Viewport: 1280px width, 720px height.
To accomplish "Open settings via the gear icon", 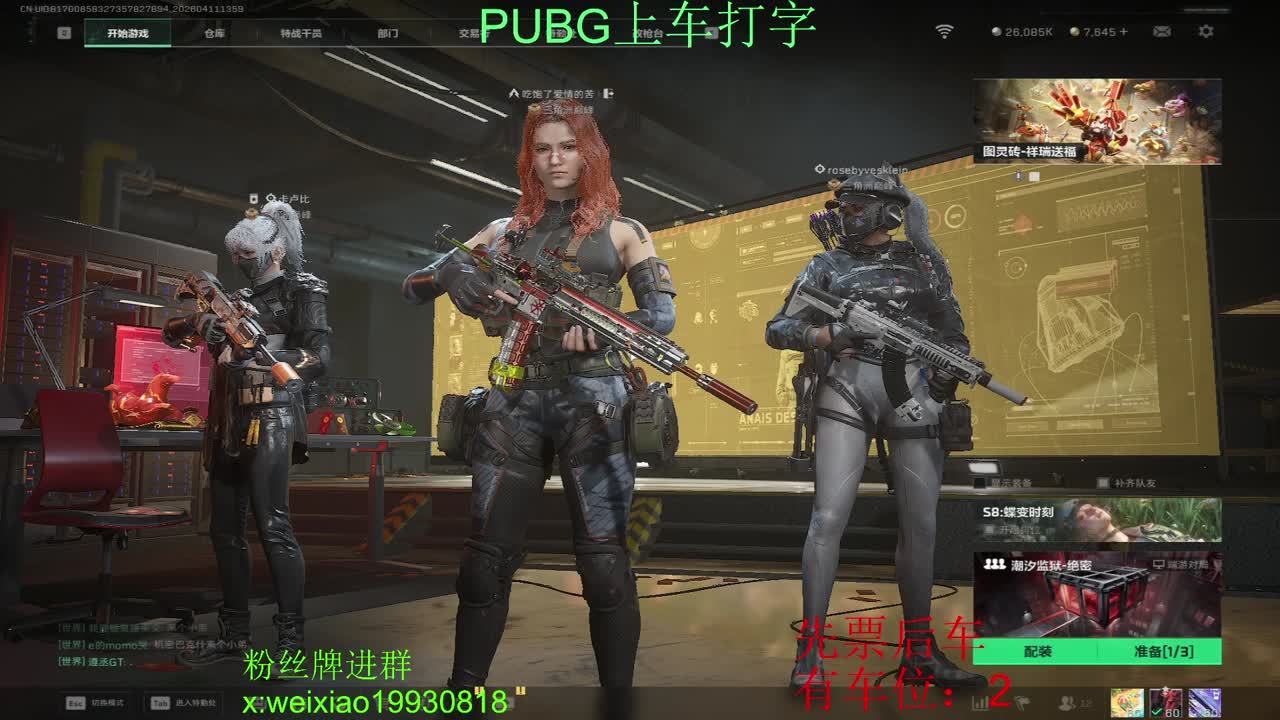I will pyautogui.click(x=1206, y=32).
